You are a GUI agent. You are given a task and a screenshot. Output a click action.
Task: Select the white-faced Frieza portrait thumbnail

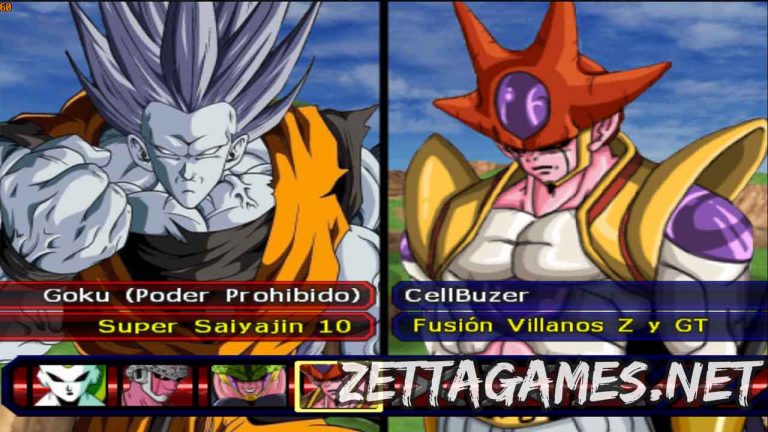coord(70,385)
